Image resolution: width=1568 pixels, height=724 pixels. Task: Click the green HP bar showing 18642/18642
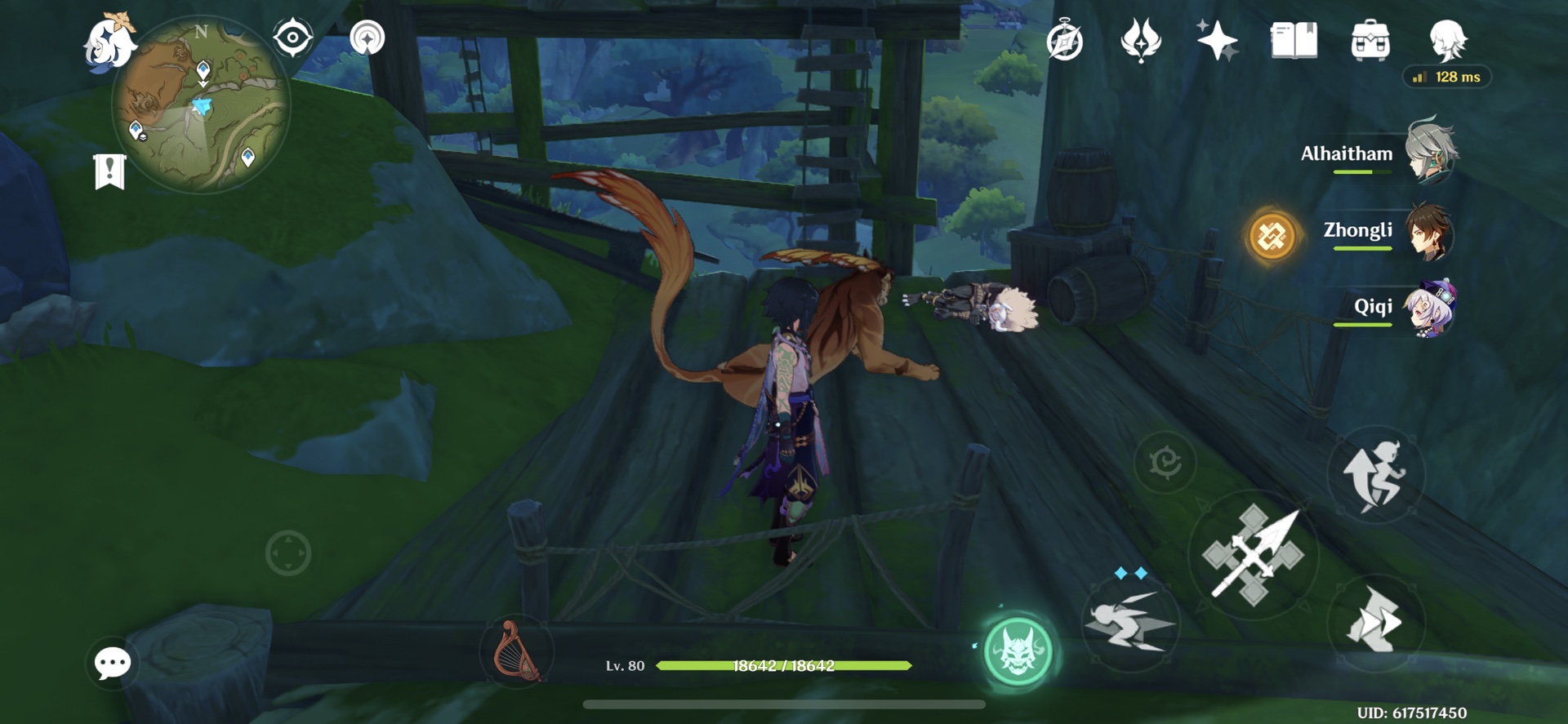pos(786,665)
